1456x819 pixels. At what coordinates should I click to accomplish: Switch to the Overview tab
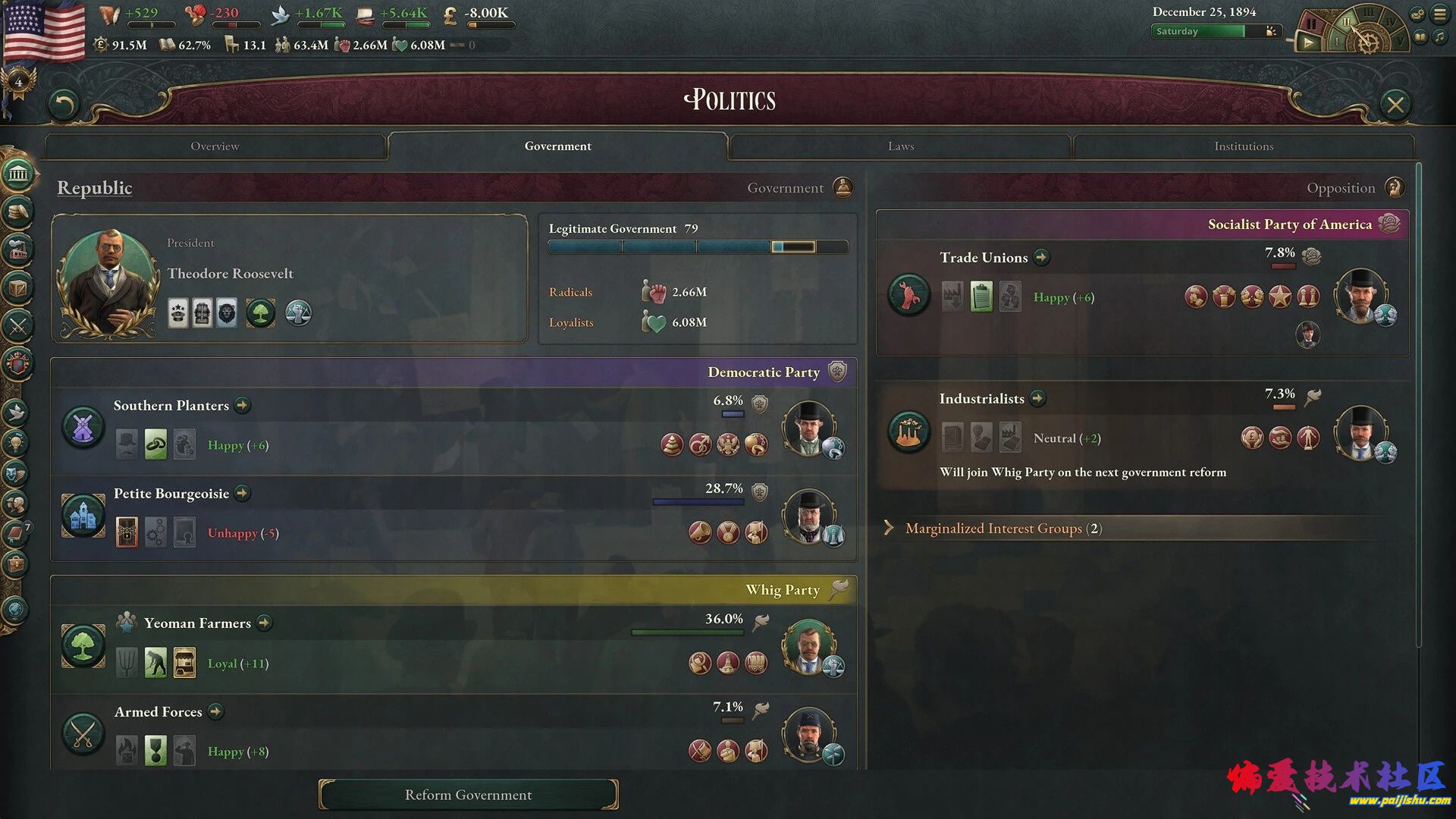point(215,146)
